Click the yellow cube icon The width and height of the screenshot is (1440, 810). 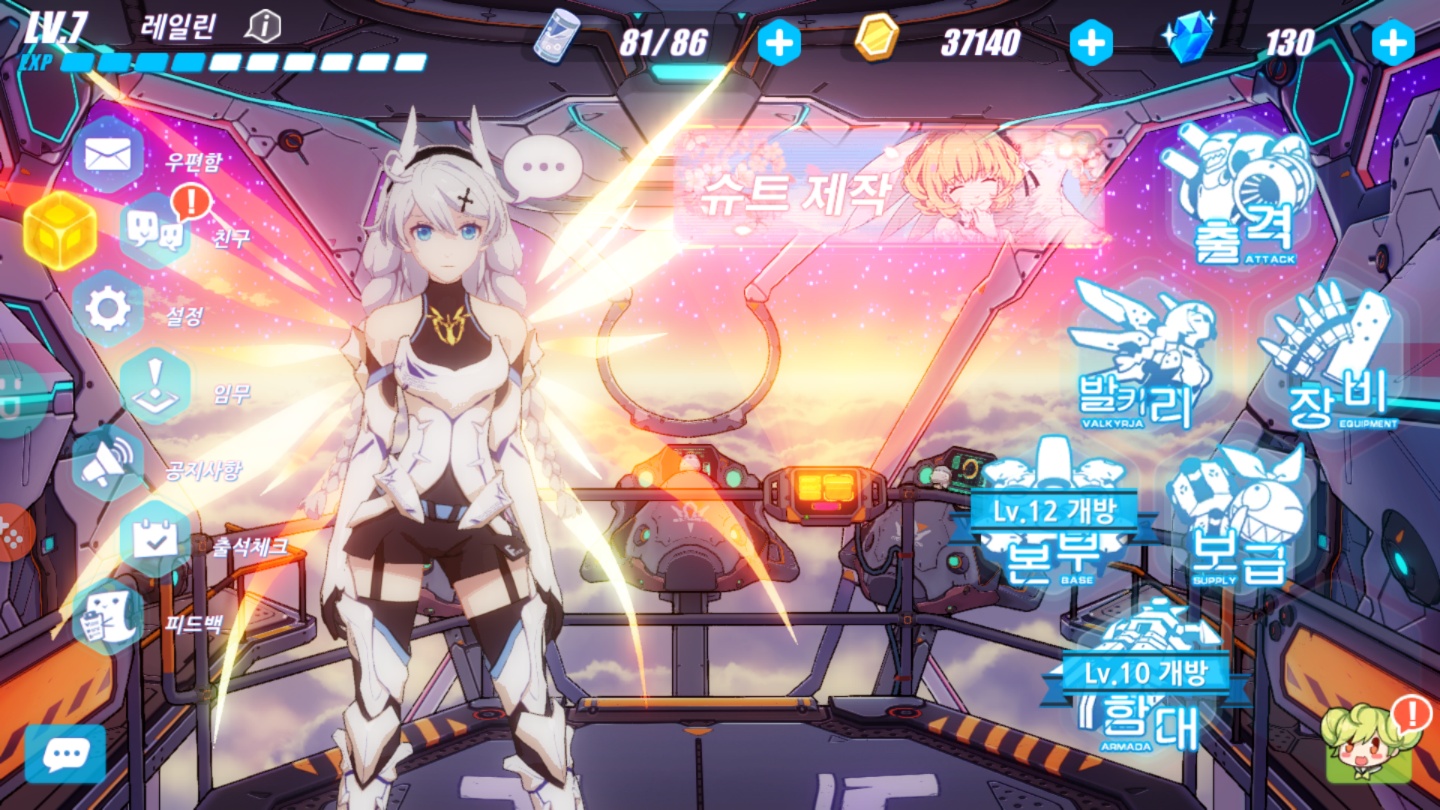[60, 232]
